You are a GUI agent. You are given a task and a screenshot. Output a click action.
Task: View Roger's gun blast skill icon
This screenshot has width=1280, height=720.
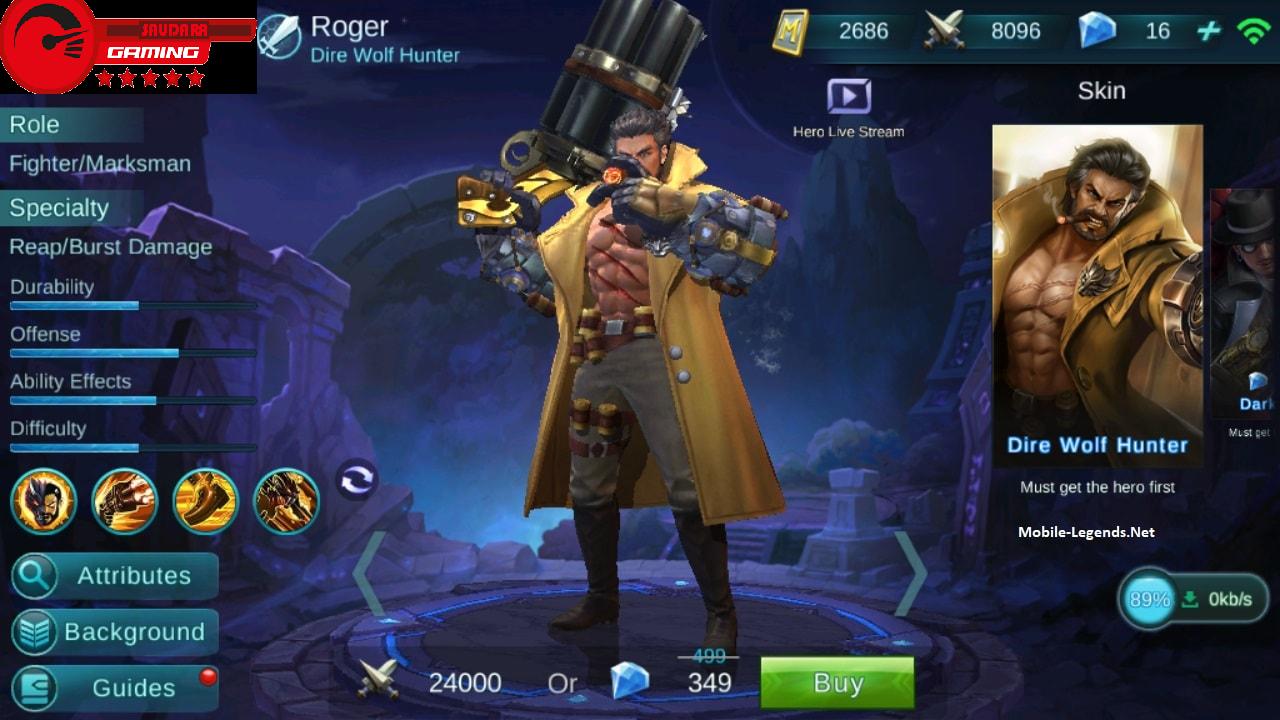point(124,502)
